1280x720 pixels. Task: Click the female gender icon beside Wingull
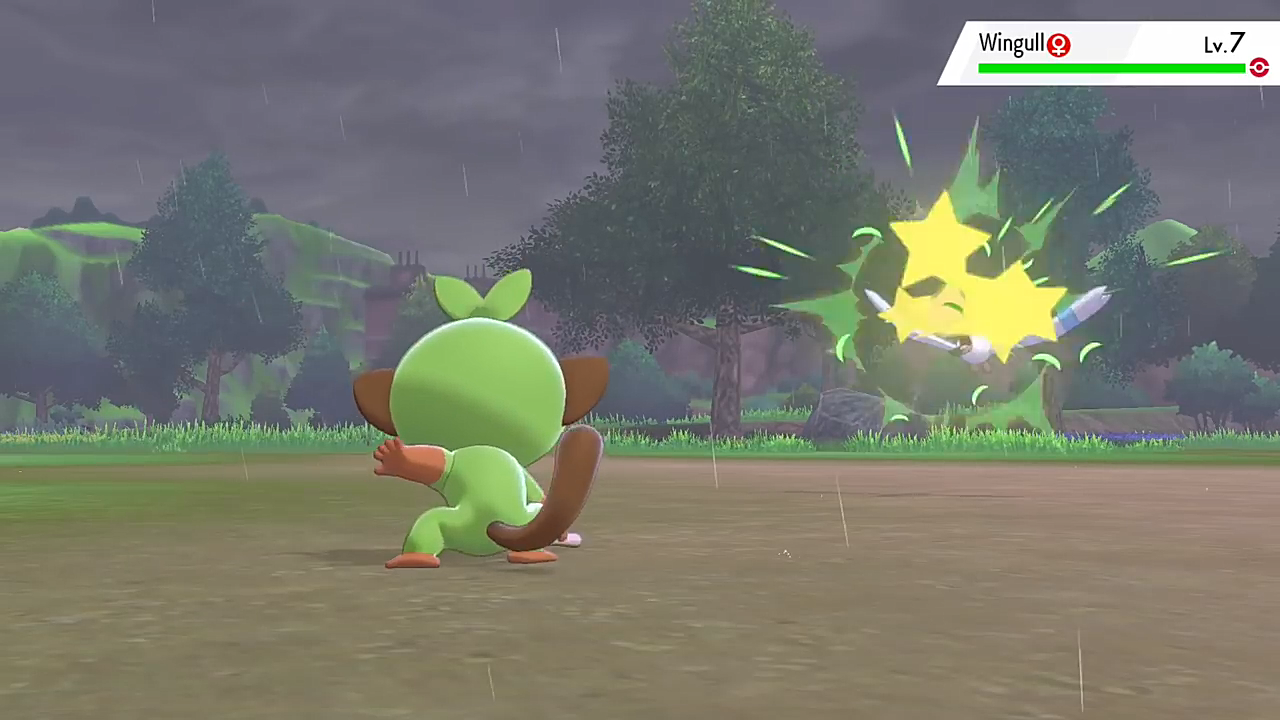click(x=1058, y=44)
